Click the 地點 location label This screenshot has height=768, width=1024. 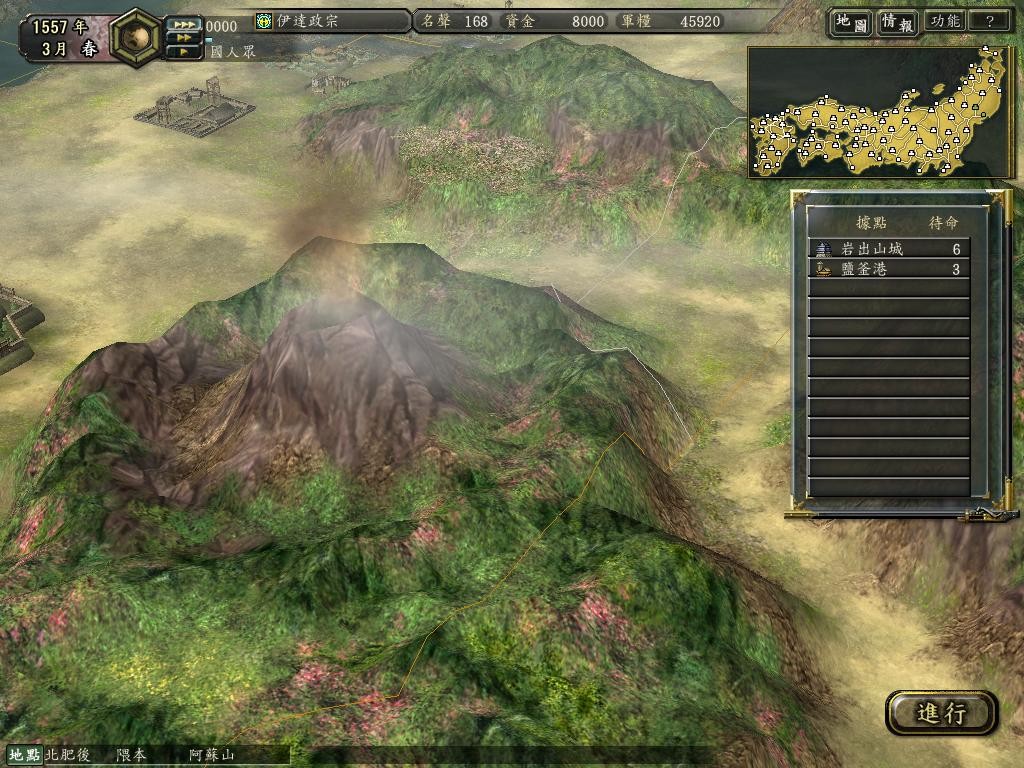[x=24, y=755]
